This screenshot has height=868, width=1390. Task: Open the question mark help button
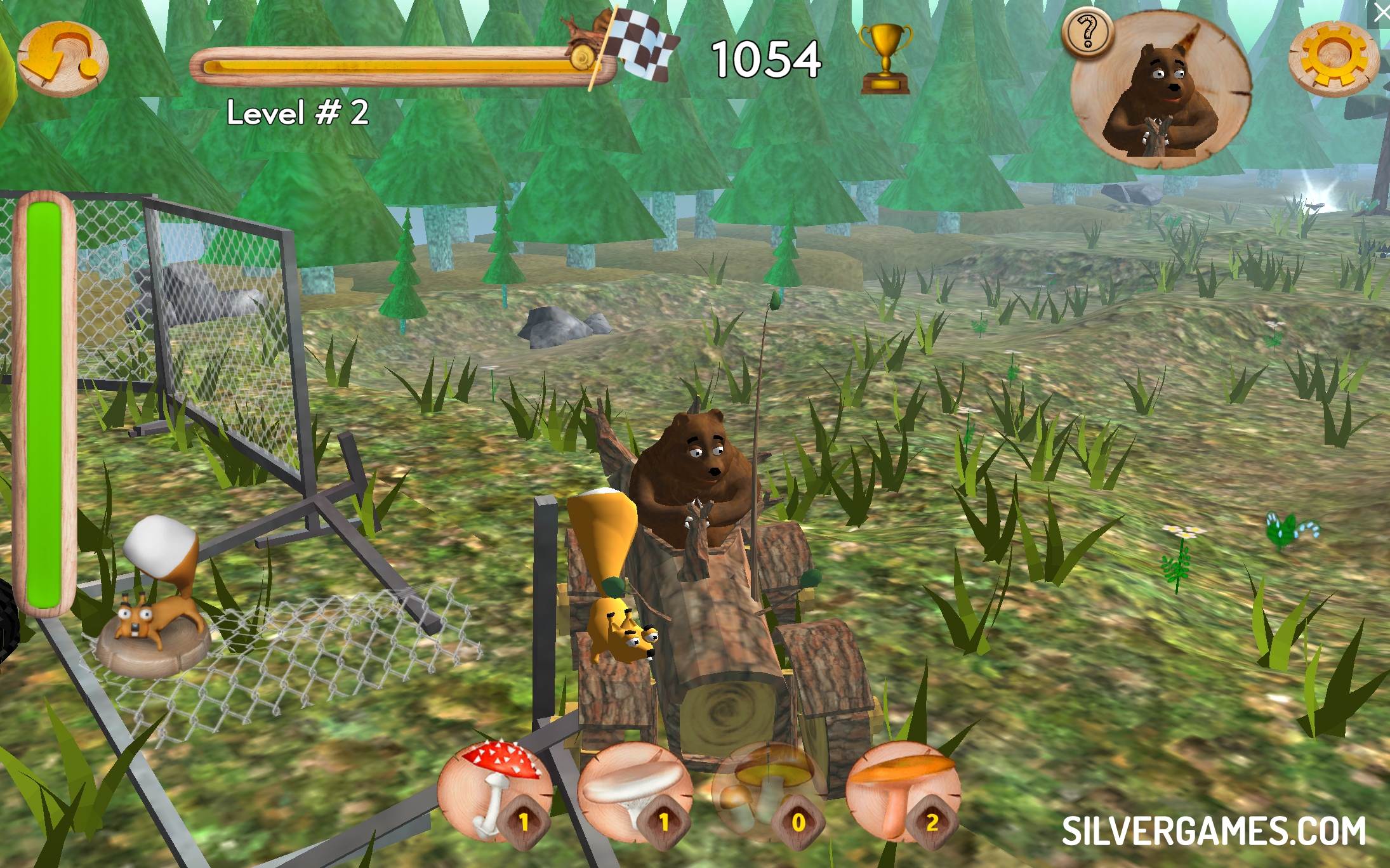pos(1088,33)
